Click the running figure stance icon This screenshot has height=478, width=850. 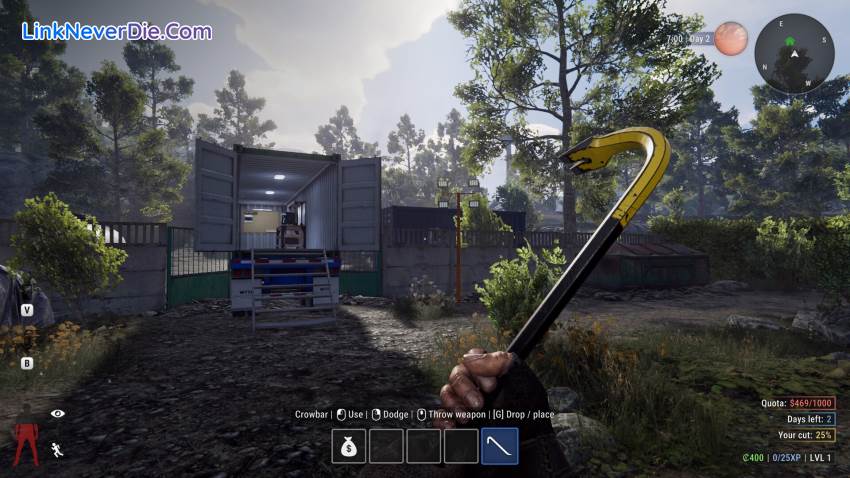[58, 449]
